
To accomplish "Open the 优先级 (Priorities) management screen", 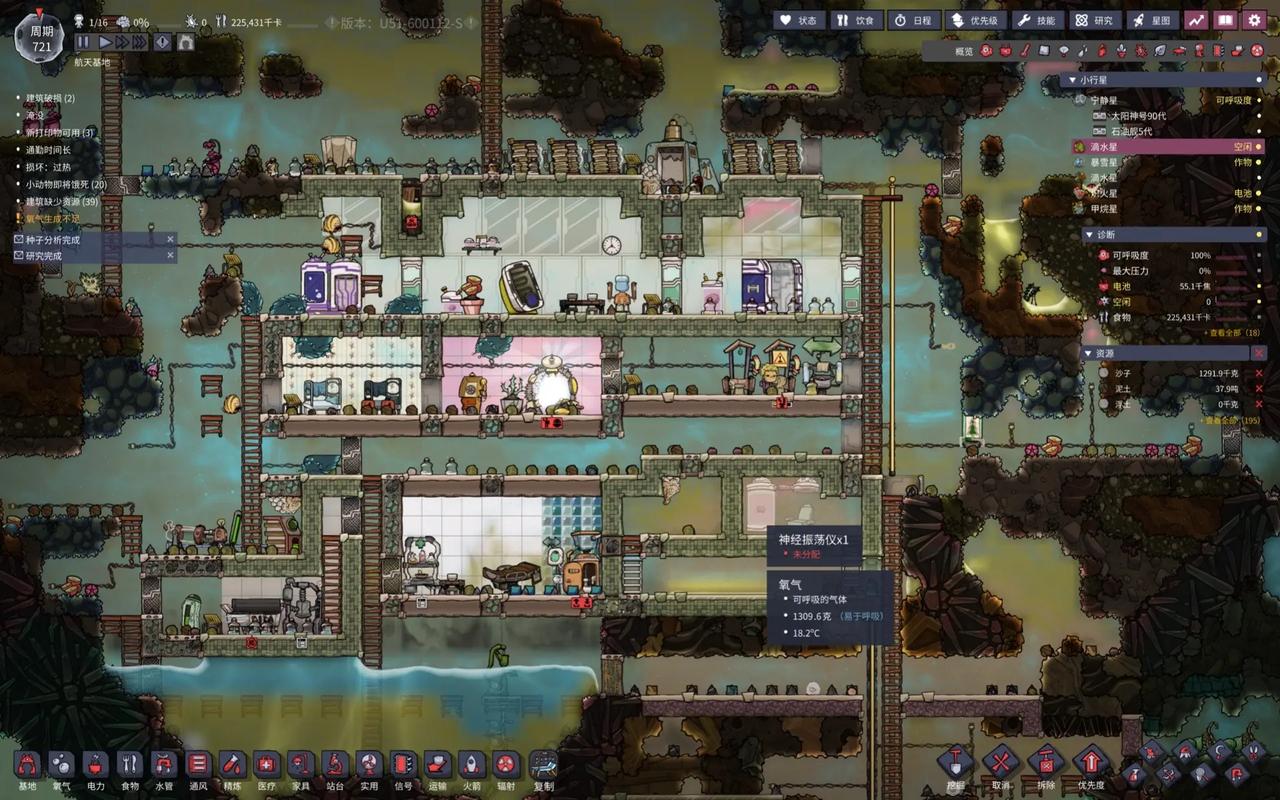I will pos(972,20).
